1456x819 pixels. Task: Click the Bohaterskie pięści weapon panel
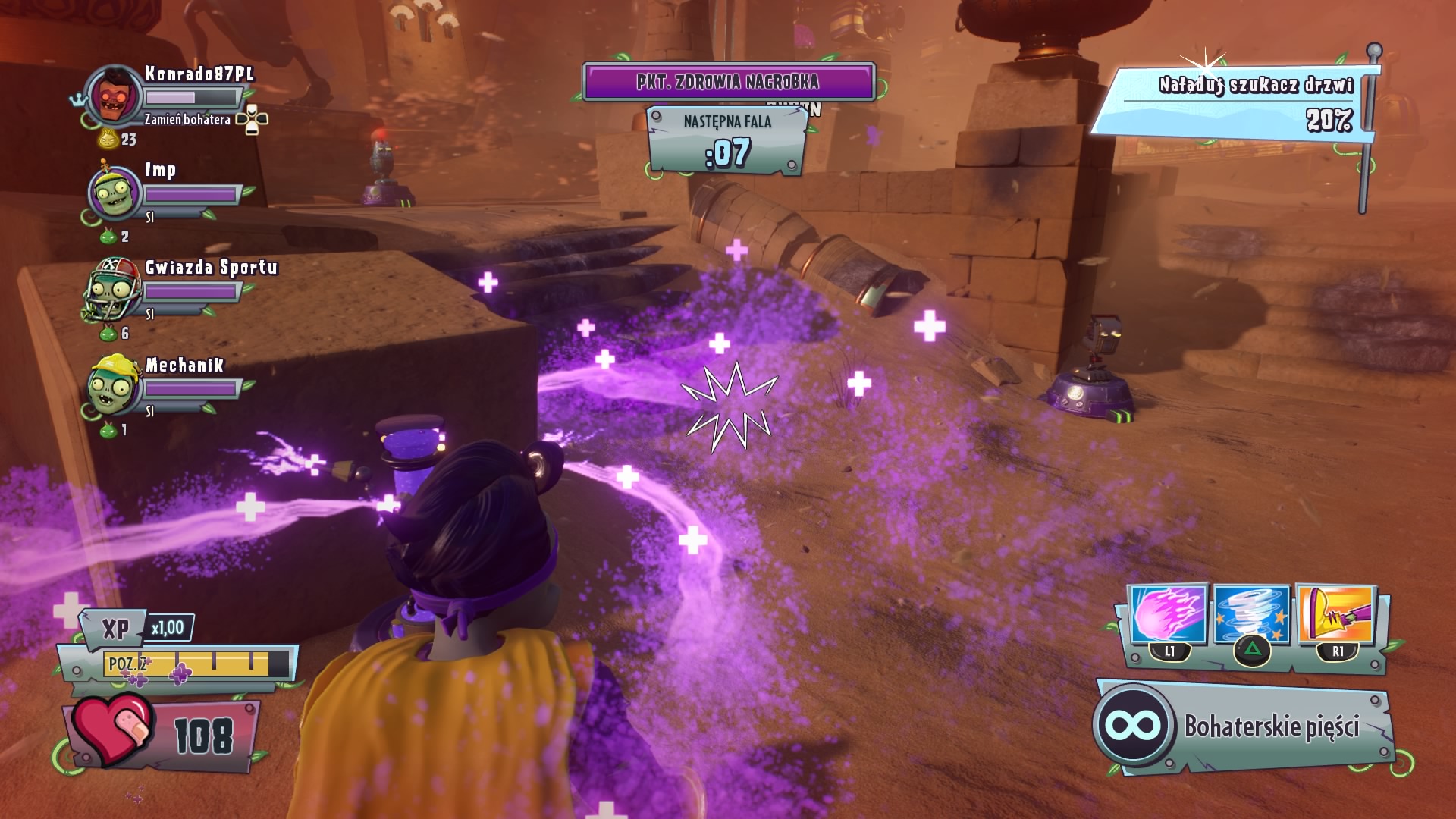tap(1244, 726)
